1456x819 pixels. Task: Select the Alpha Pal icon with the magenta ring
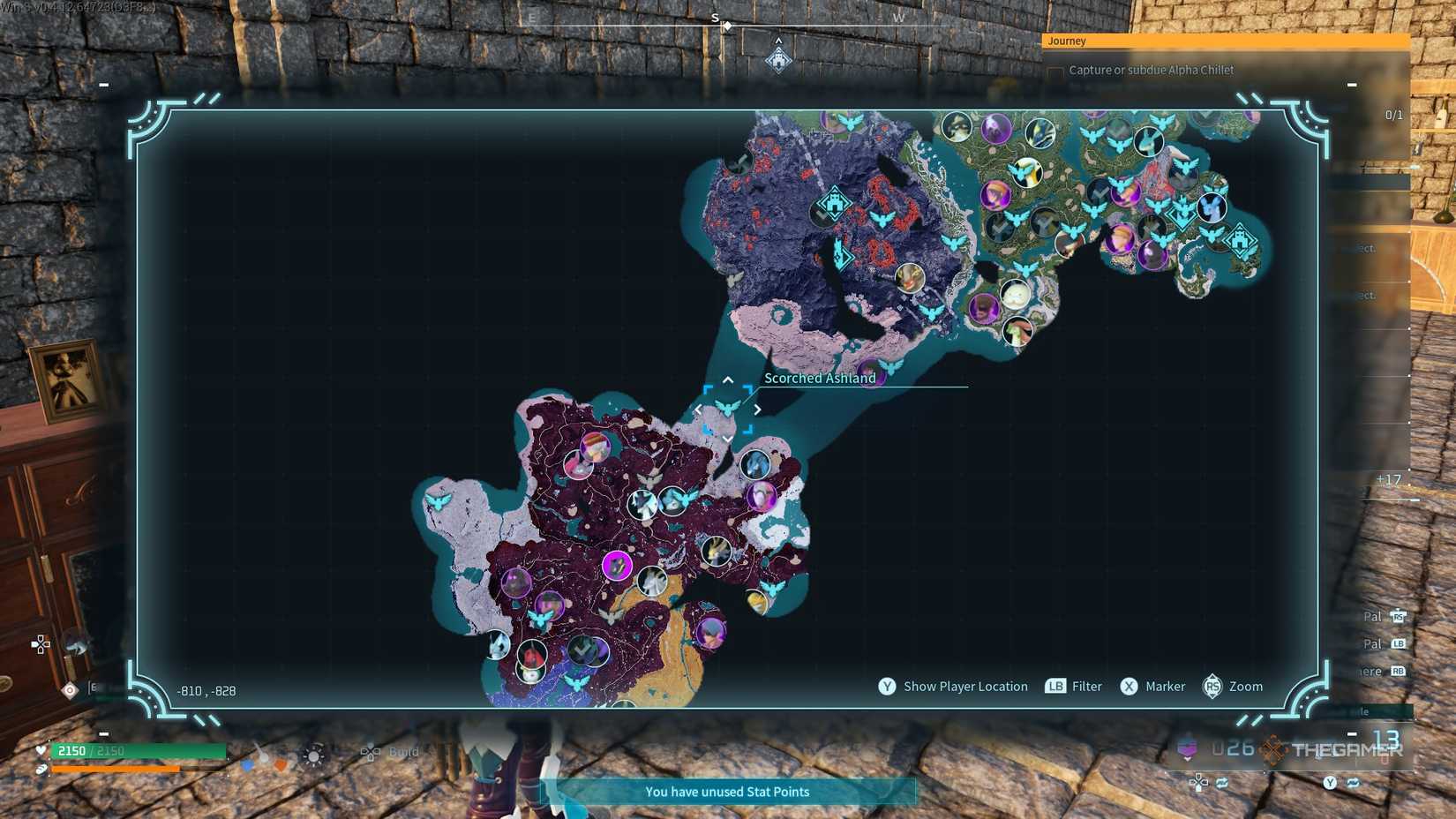coord(616,566)
